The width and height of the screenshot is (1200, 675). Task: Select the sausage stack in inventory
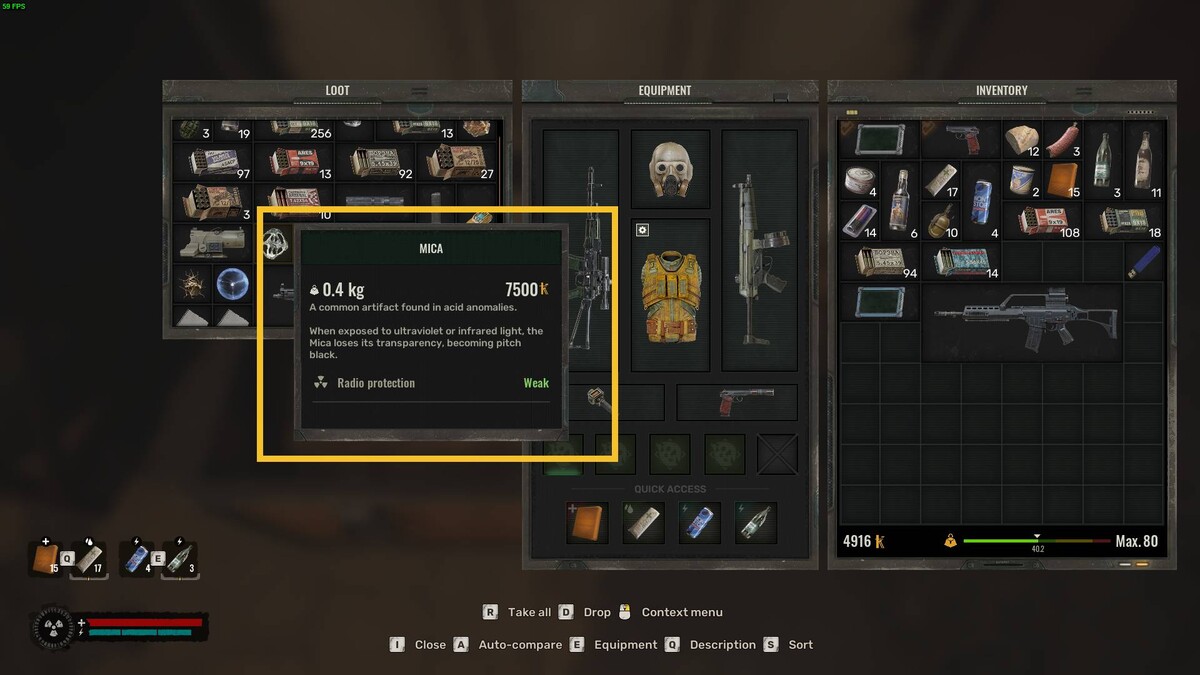[x=1062, y=141]
